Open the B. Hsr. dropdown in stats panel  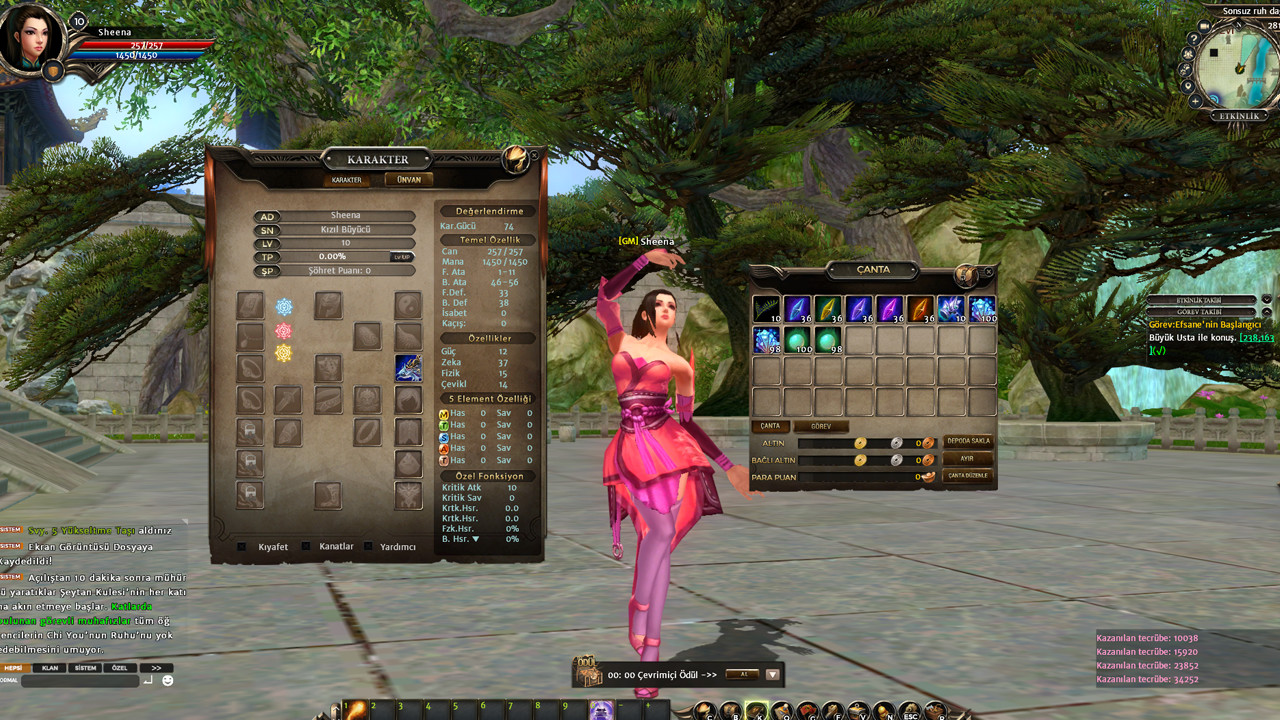pyautogui.click(x=475, y=539)
